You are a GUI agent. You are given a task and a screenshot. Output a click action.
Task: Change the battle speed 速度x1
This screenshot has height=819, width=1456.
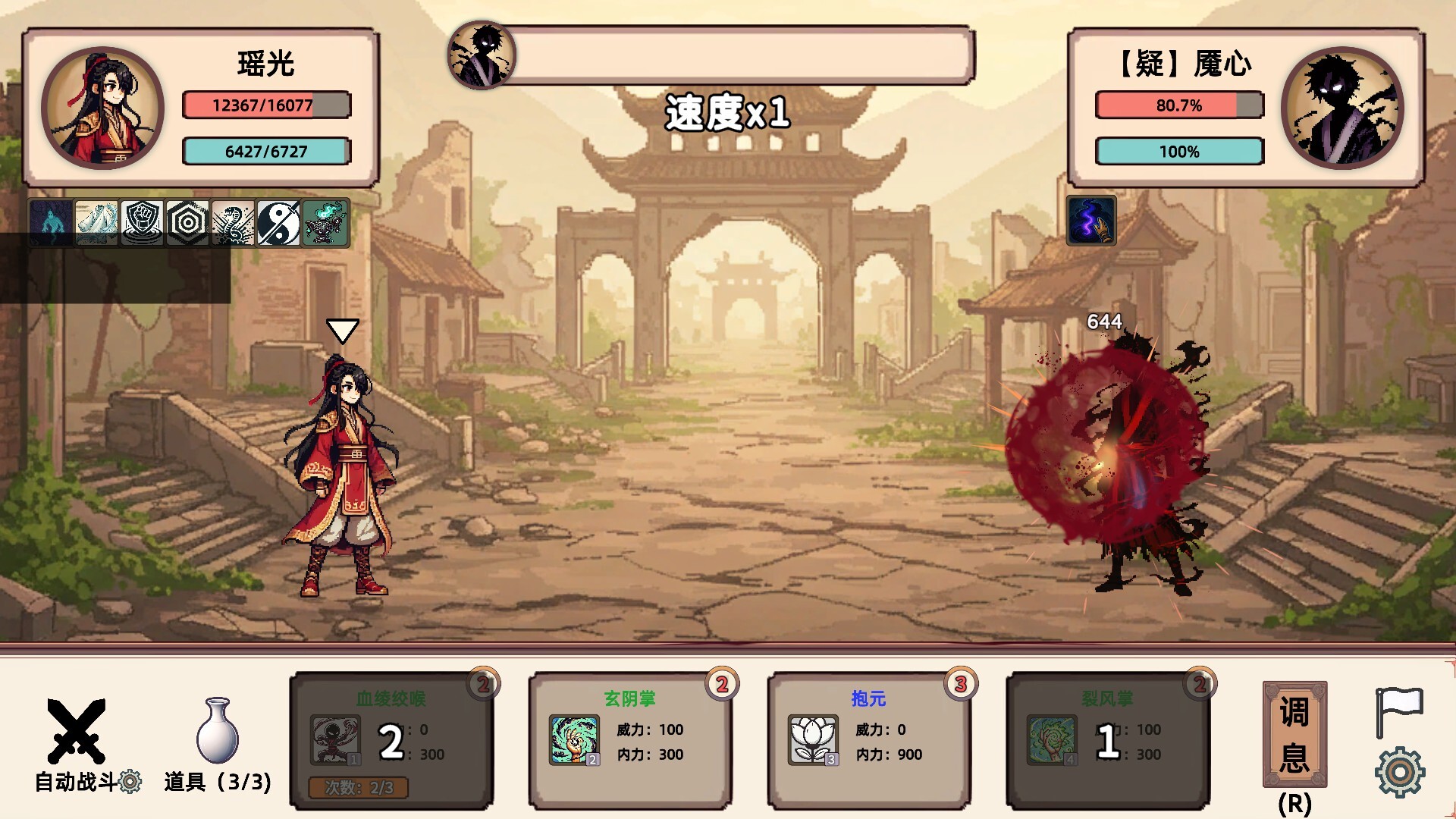tap(727, 114)
